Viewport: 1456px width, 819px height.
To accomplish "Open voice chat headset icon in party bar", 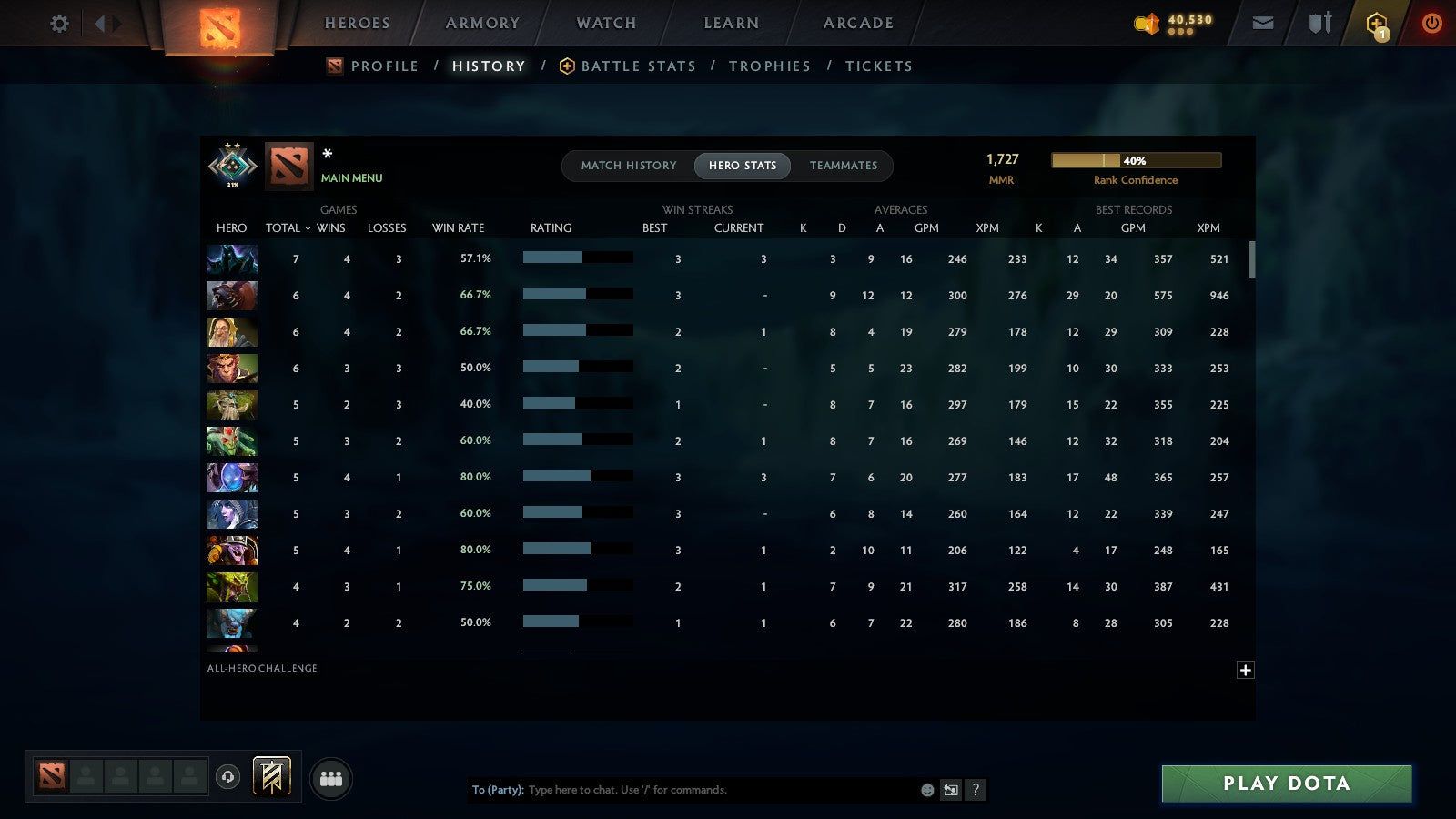I will pyautogui.click(x=228, y=777).
